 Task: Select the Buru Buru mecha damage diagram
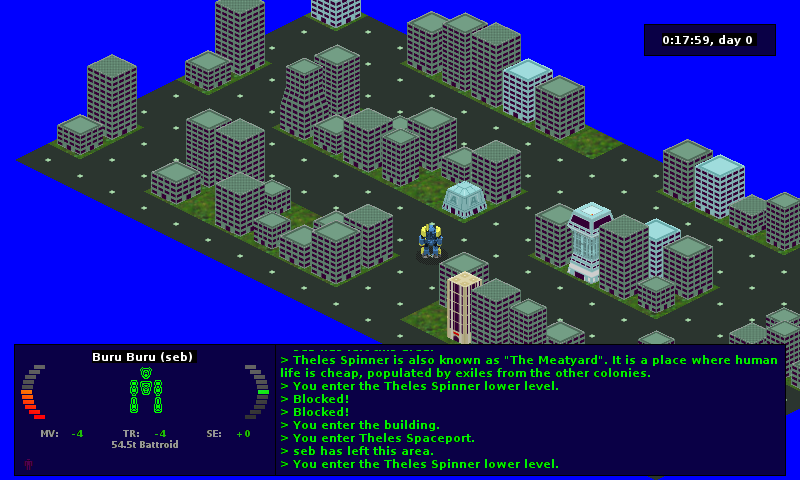(x=146, y=390)
